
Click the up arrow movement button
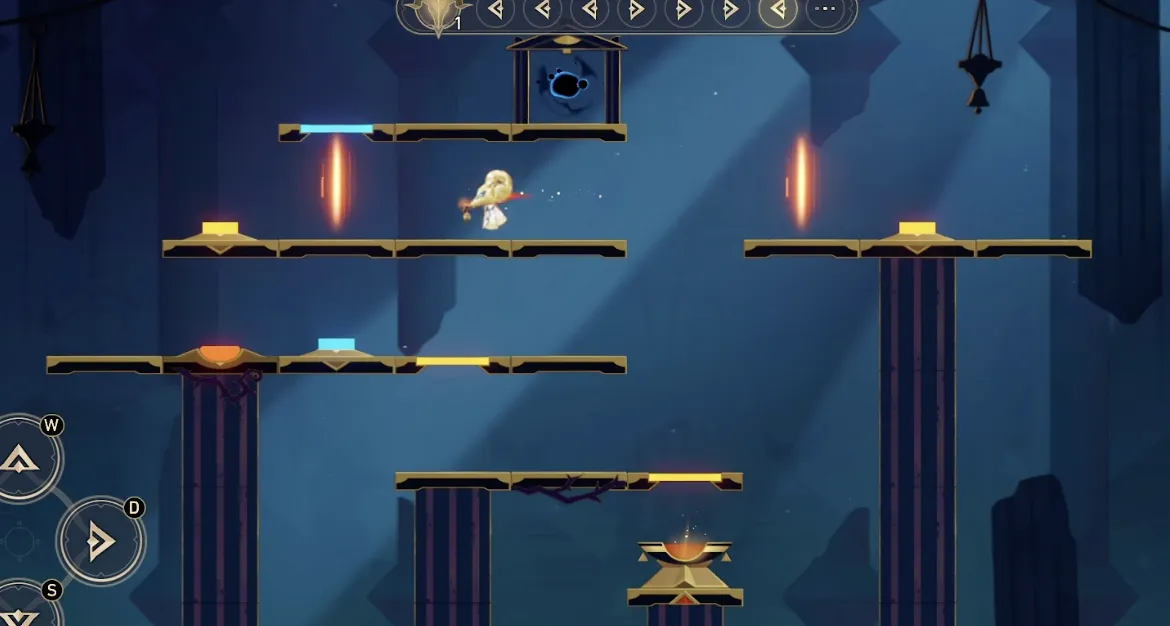tap(20, 459)
